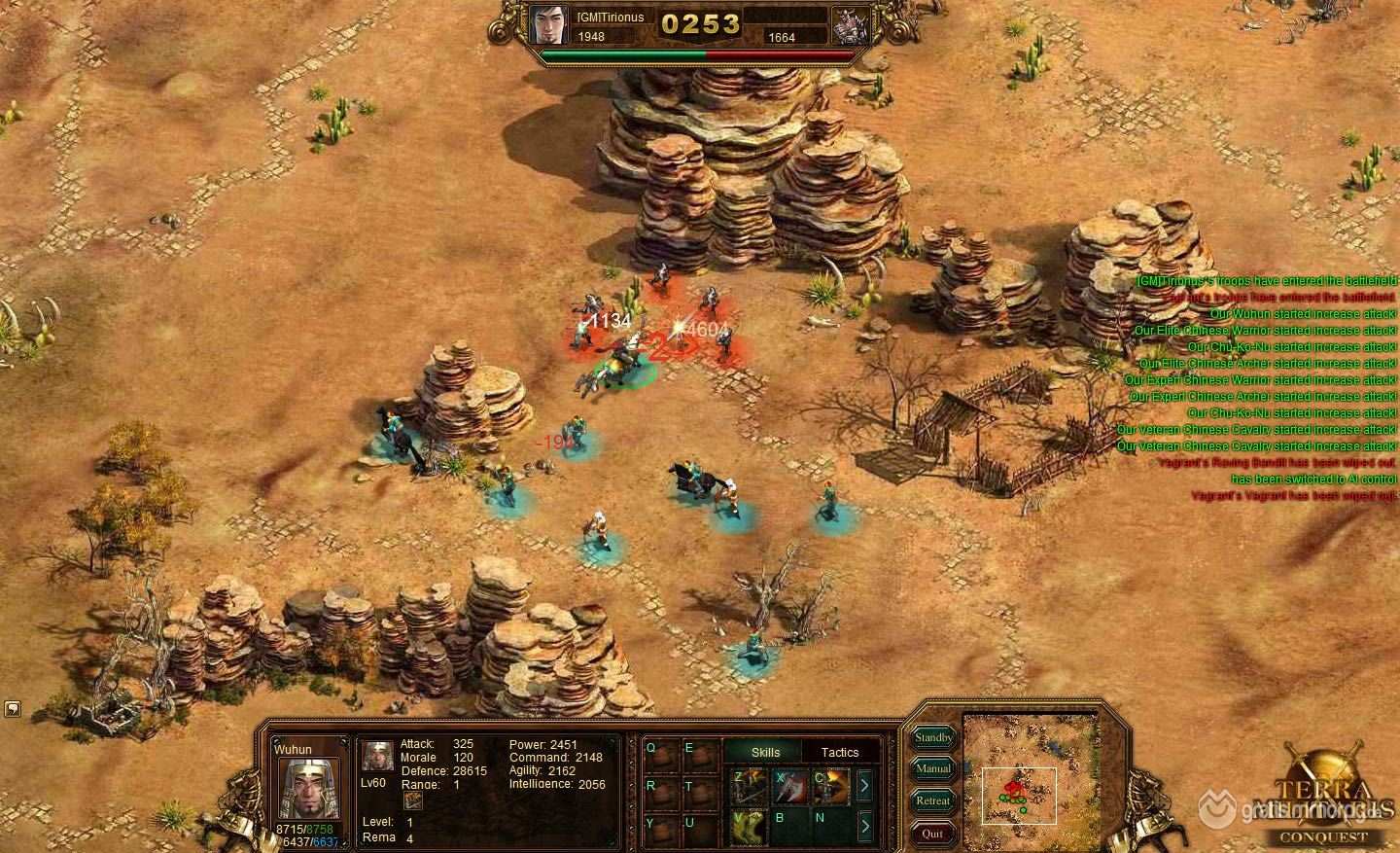1400x853 pixels.
Task: Click the equipped item icon under Range
Action: pyautogui.click(x=413, y=800)
